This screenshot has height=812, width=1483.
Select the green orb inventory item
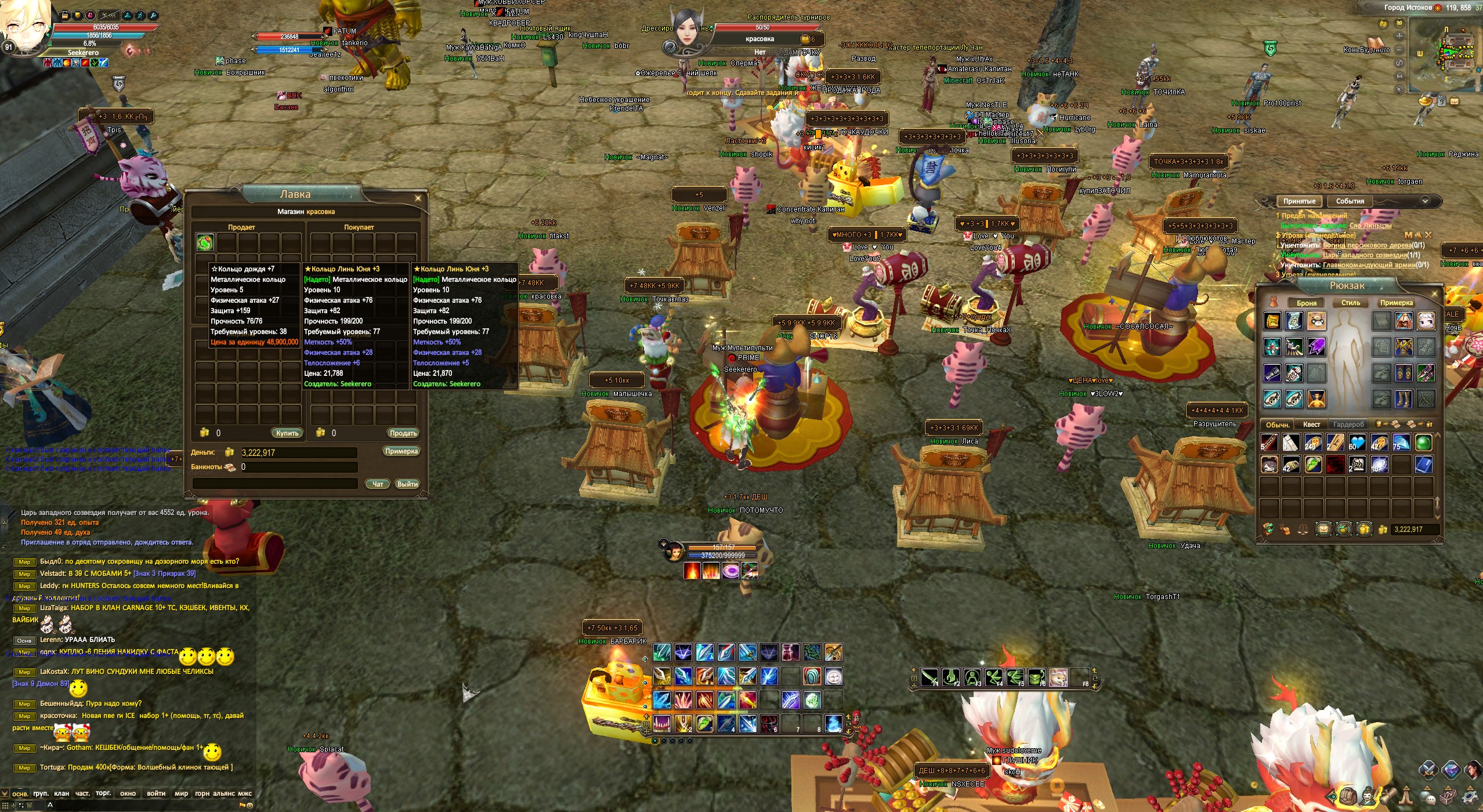click(x=1424, y=443)
